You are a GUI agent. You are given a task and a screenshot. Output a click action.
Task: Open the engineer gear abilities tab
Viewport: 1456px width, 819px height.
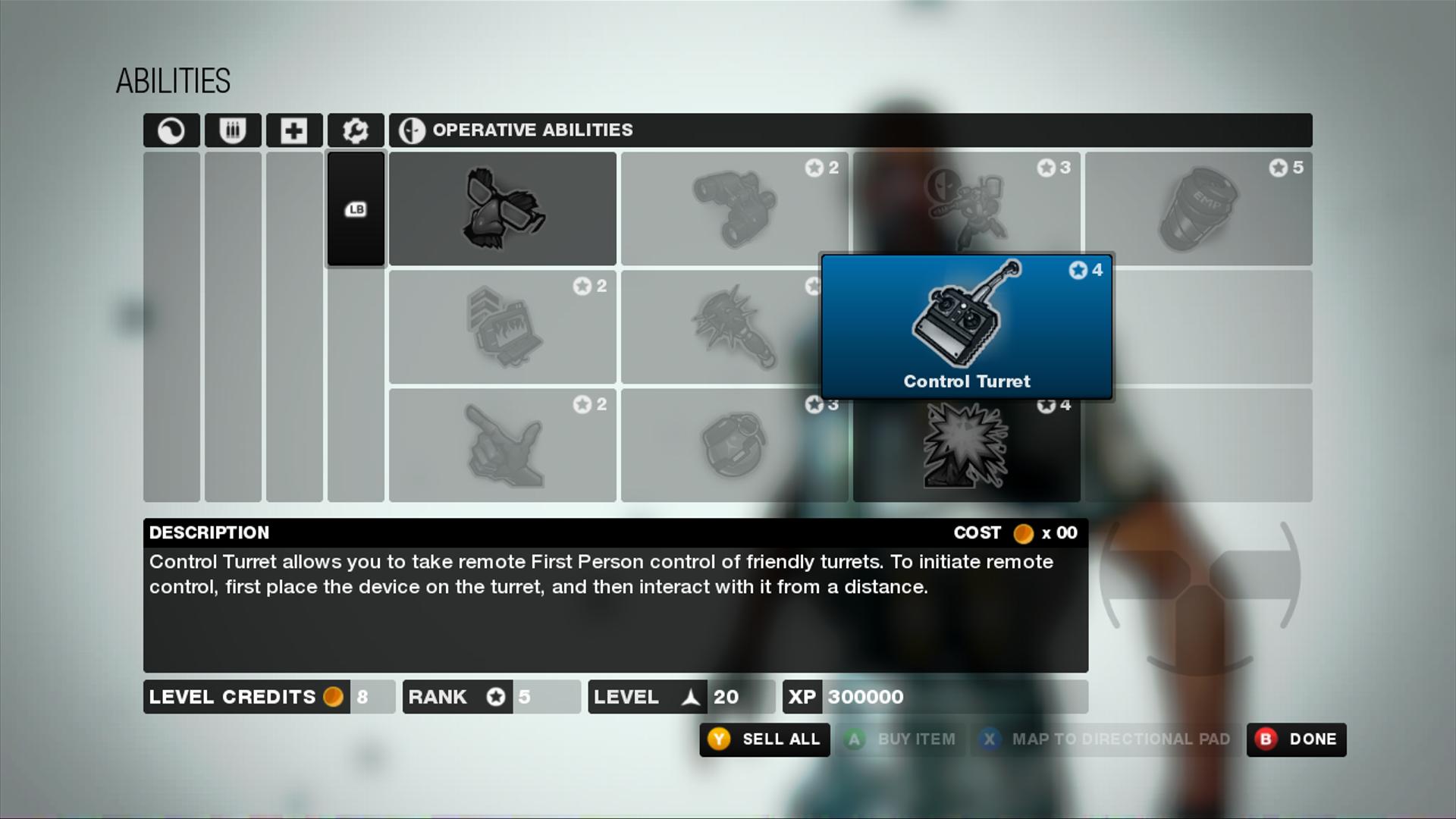[356, 130]
